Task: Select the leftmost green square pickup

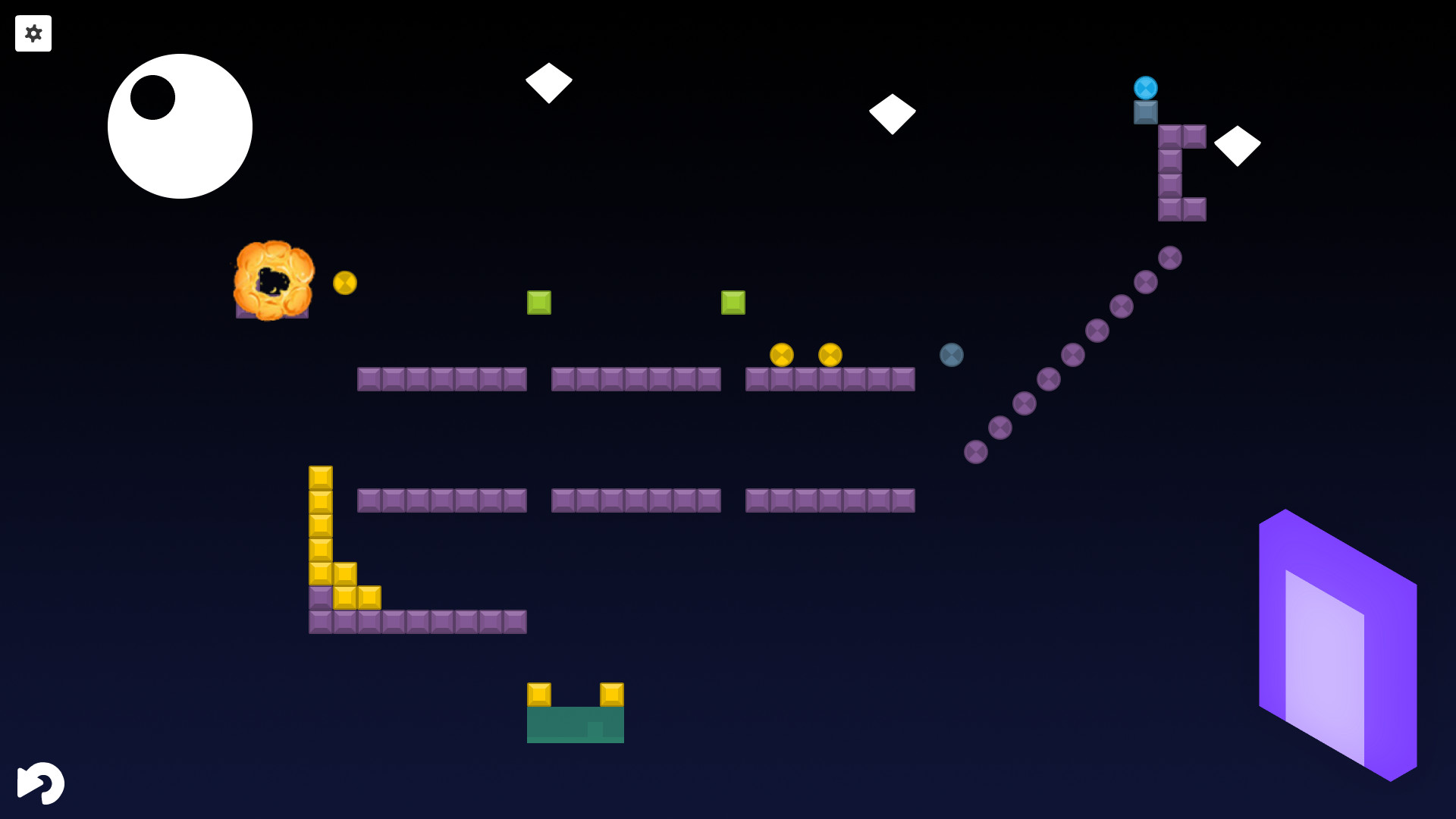Action: pyautogui.click(x=539, y=302)
